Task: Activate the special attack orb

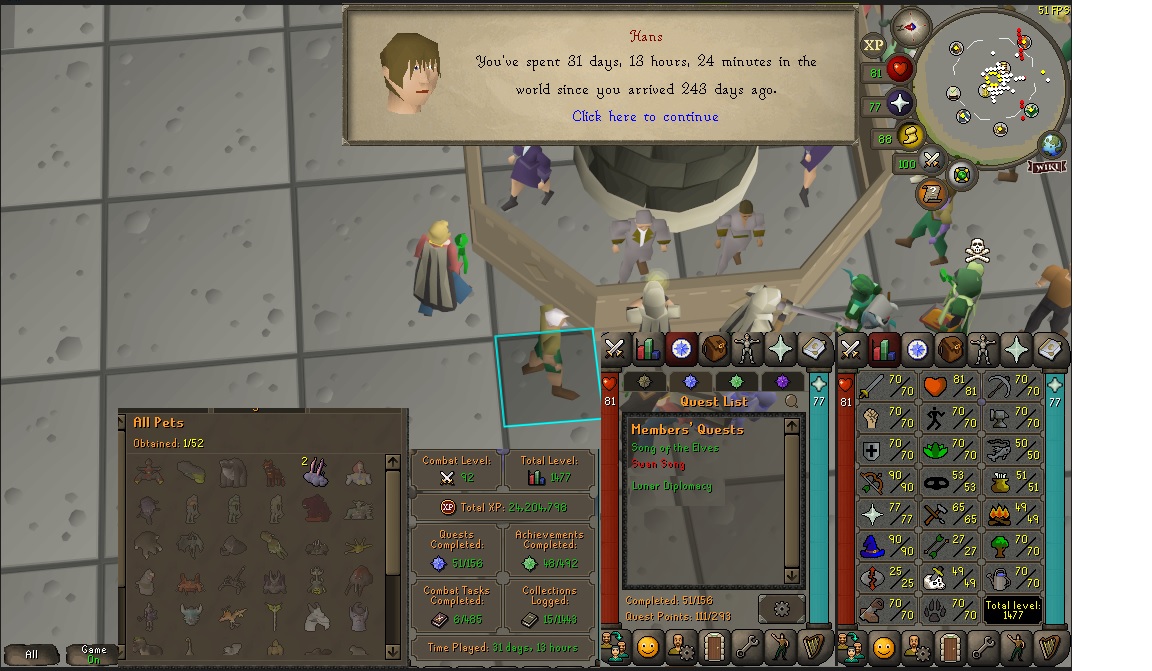Action: click(x=932, y=160)
